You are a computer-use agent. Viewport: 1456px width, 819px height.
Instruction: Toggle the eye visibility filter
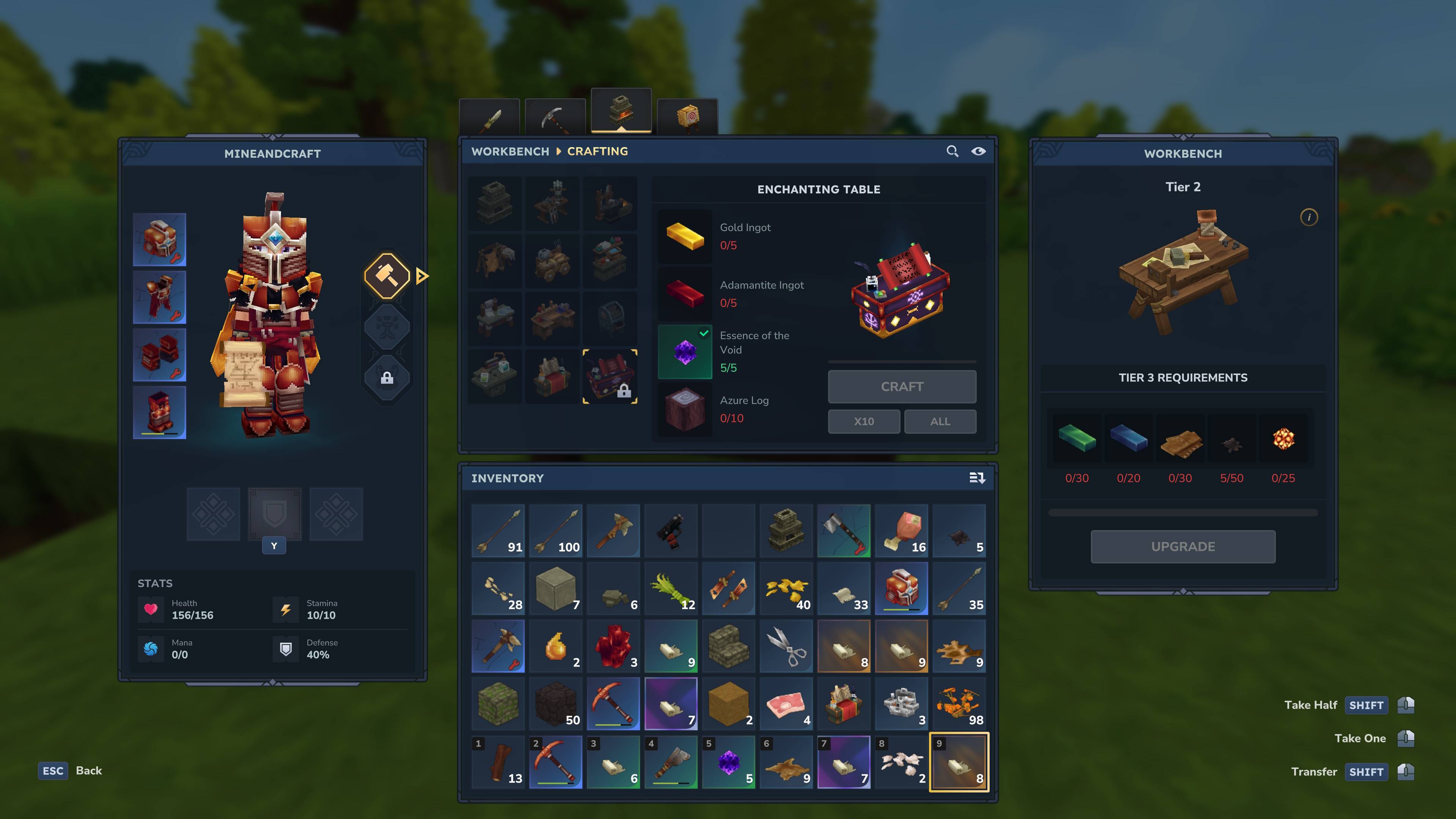(x=978, y=152)
